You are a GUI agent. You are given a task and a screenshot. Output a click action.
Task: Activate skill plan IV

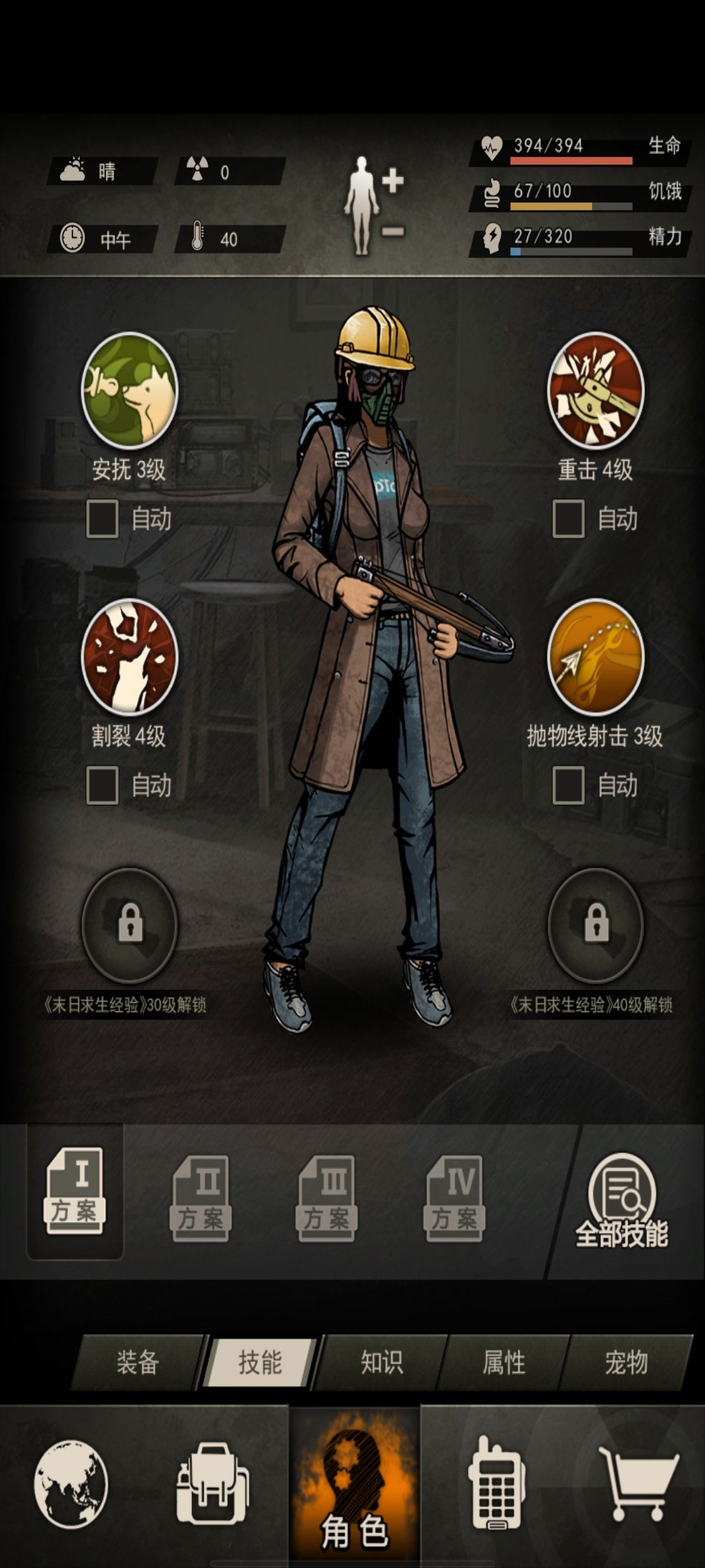pyautogui.click(x=455, y=1198)
